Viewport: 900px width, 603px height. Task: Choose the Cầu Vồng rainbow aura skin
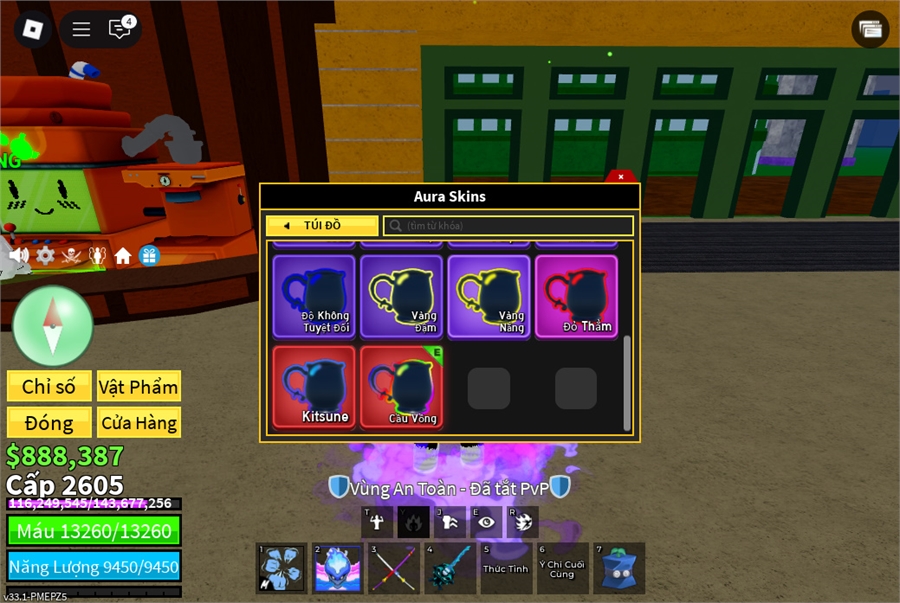point(401,387)
